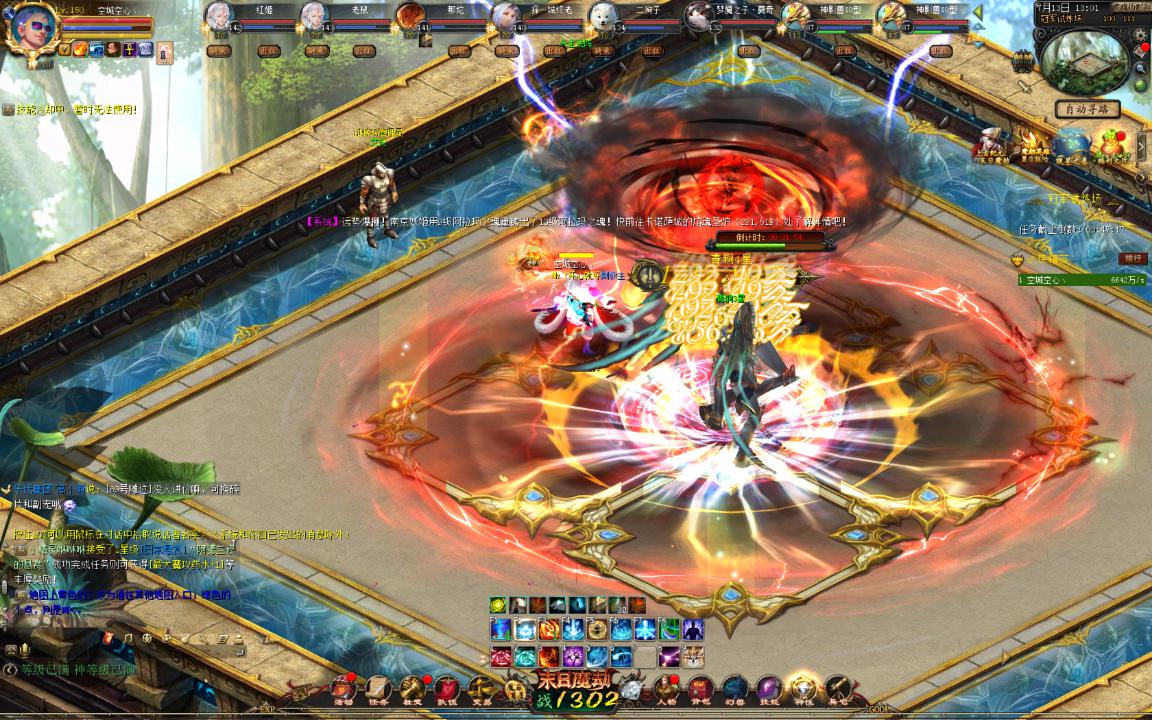The width and height of the screenshot is (1152, 720).
Task: Open the 背包 backpack inventory
Action: [x=700, y=689]
